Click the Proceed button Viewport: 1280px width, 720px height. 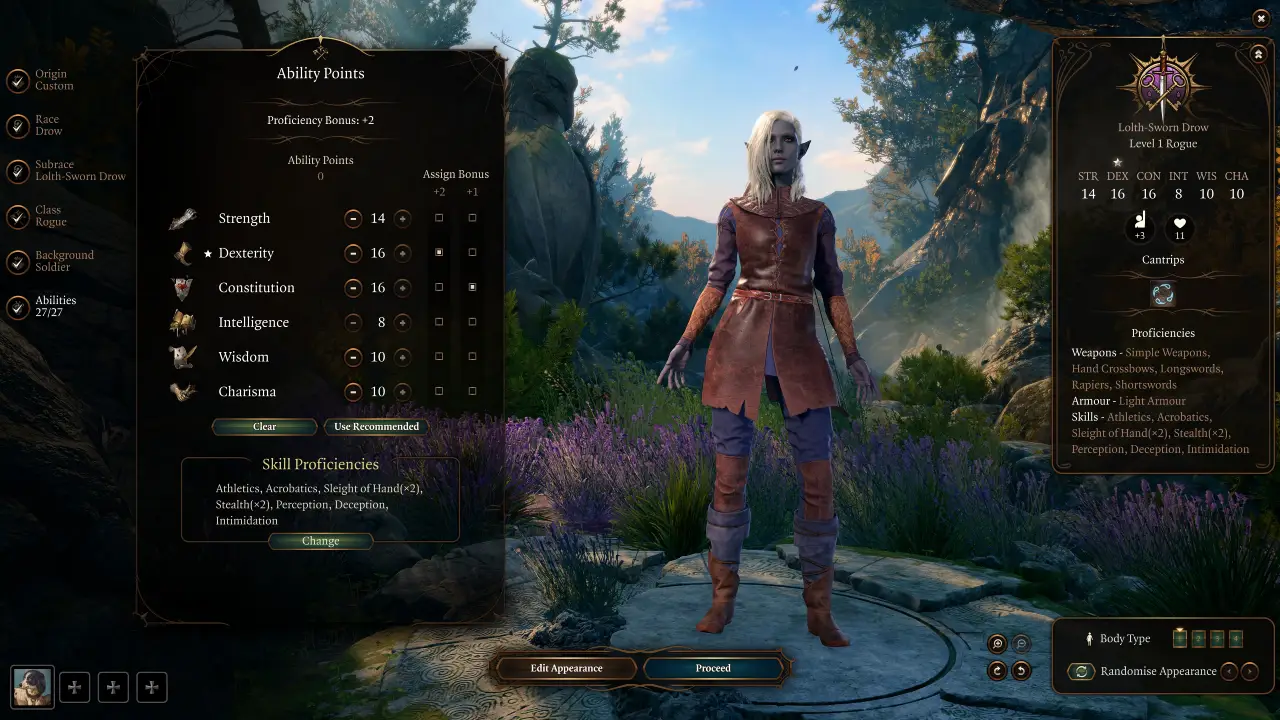pos(713,668)
